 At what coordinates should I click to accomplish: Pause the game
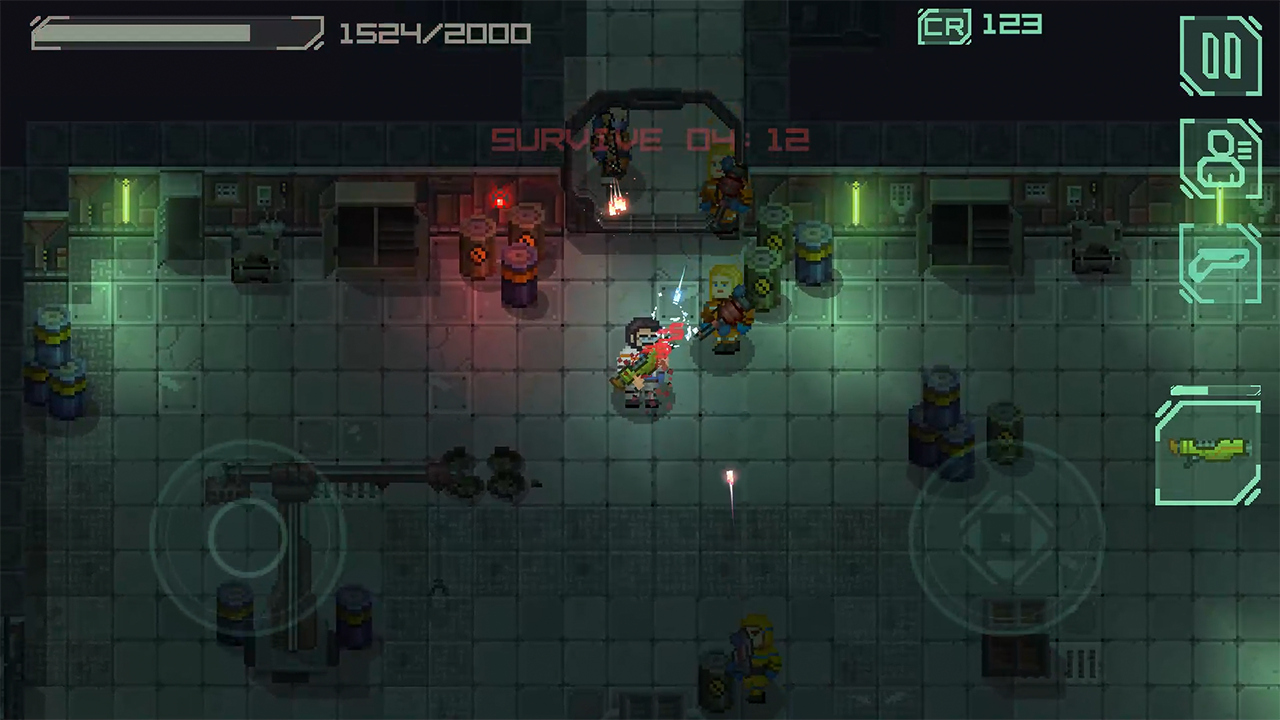1220,56
